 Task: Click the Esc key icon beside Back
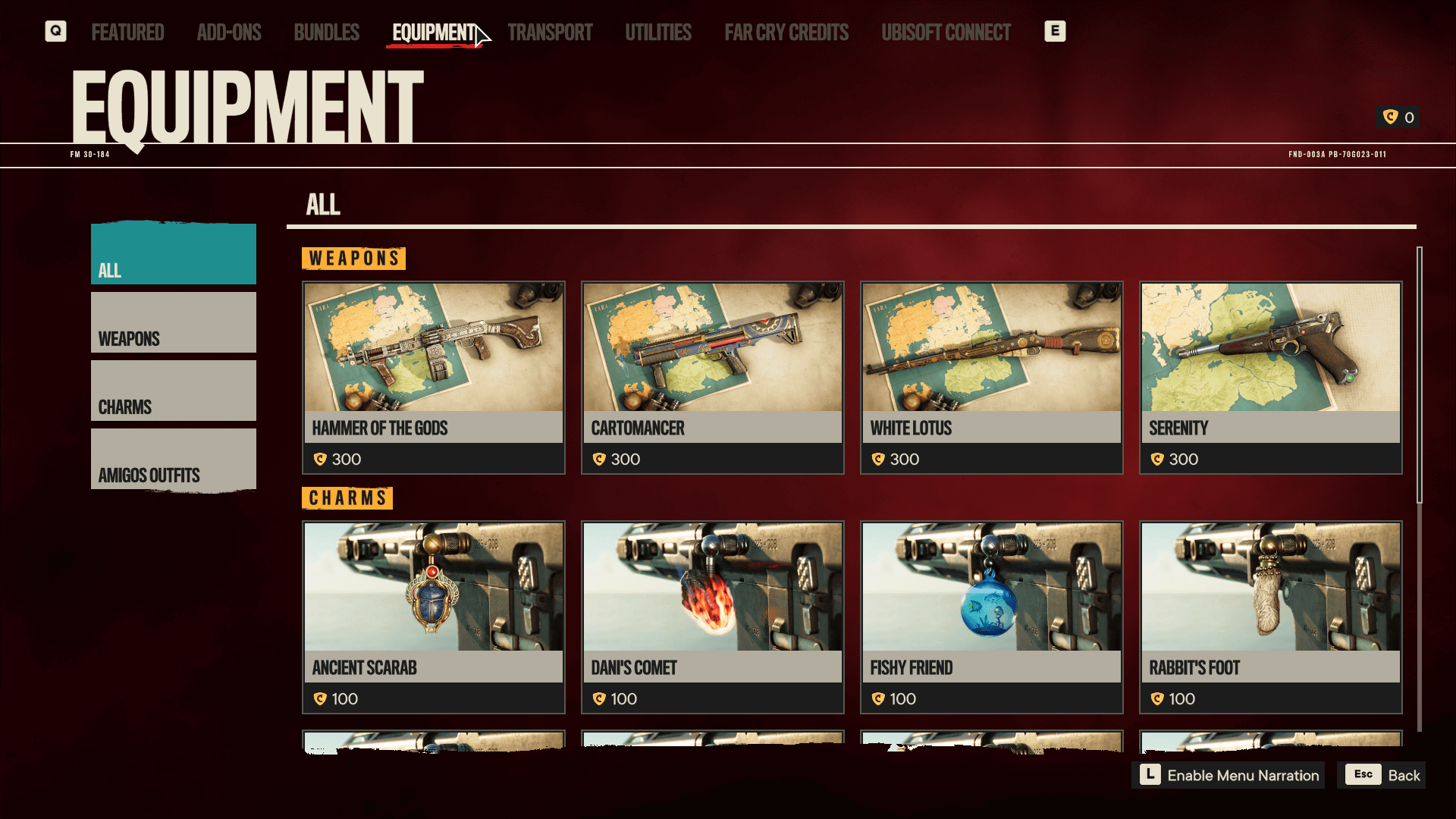click(1363, 775)
